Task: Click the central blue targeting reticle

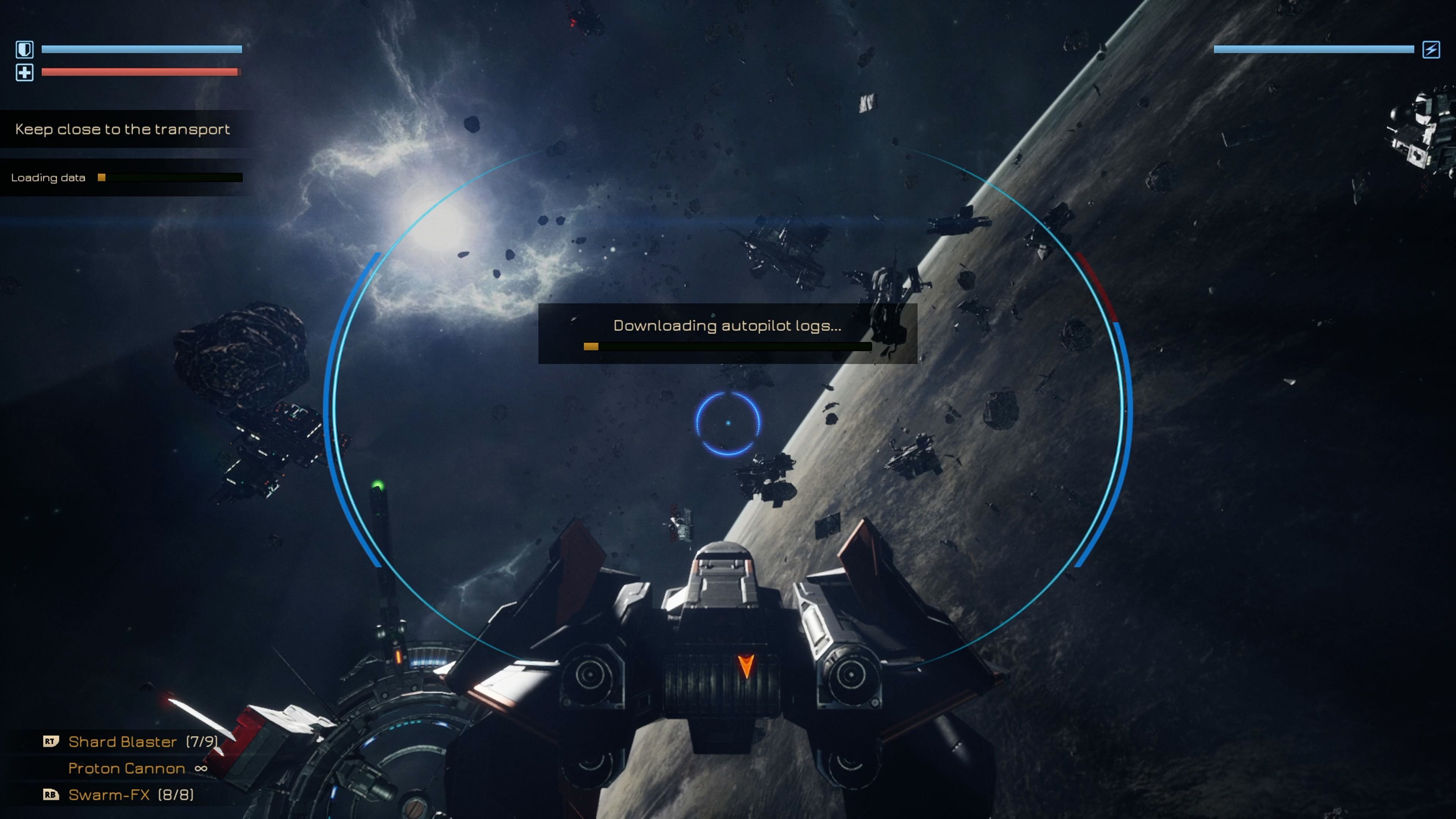Action: point(730,423)
